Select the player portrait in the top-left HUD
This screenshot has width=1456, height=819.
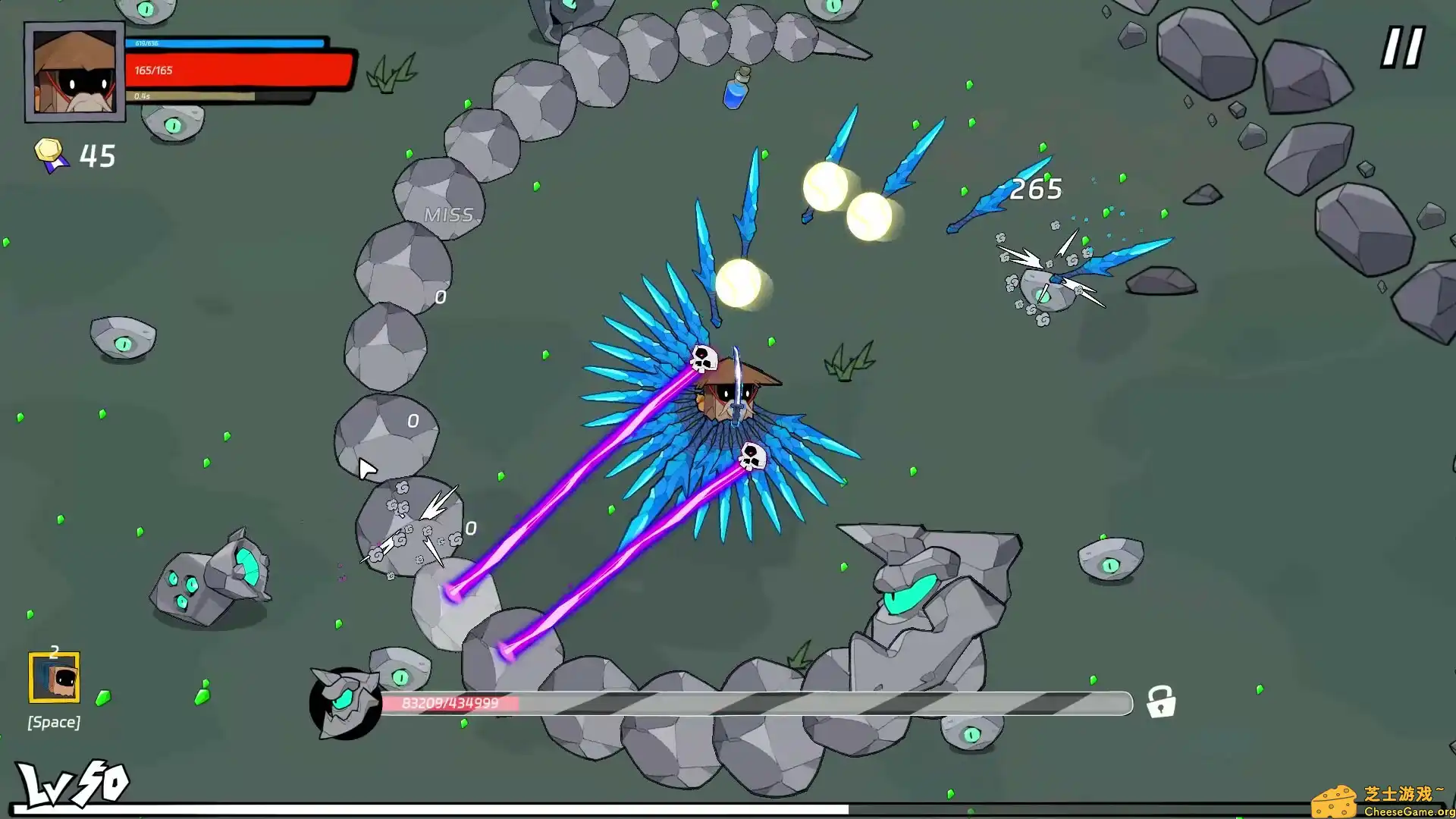pos(74,72)
